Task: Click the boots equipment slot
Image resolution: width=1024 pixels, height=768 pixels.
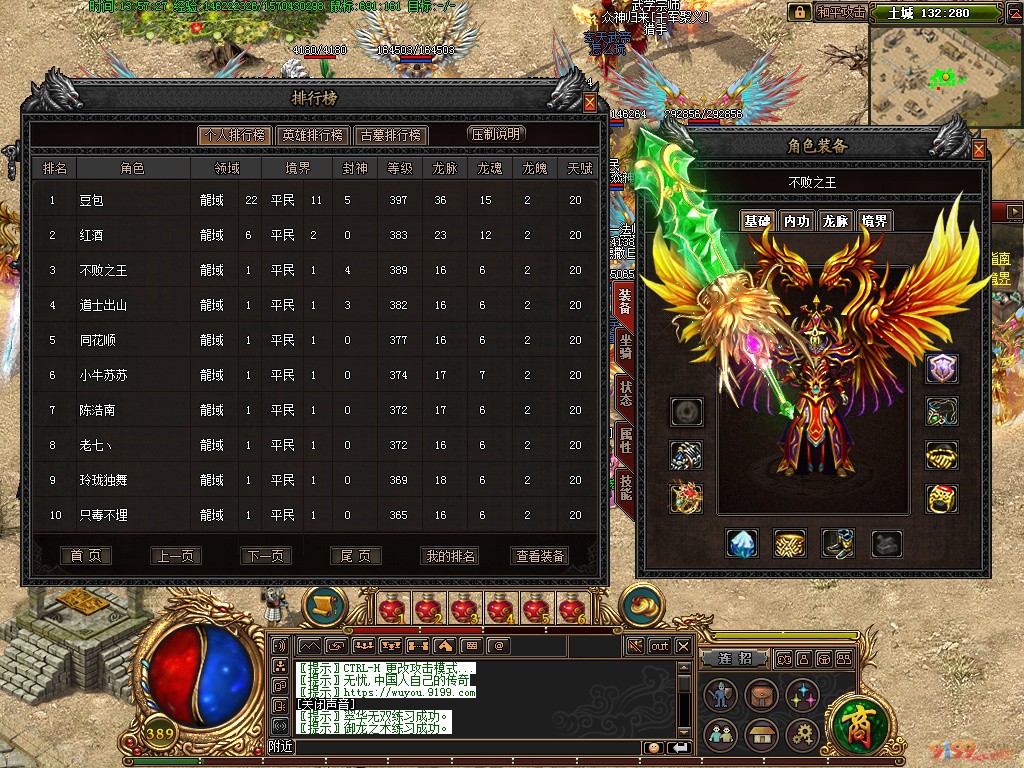Action: coord(838,543)
